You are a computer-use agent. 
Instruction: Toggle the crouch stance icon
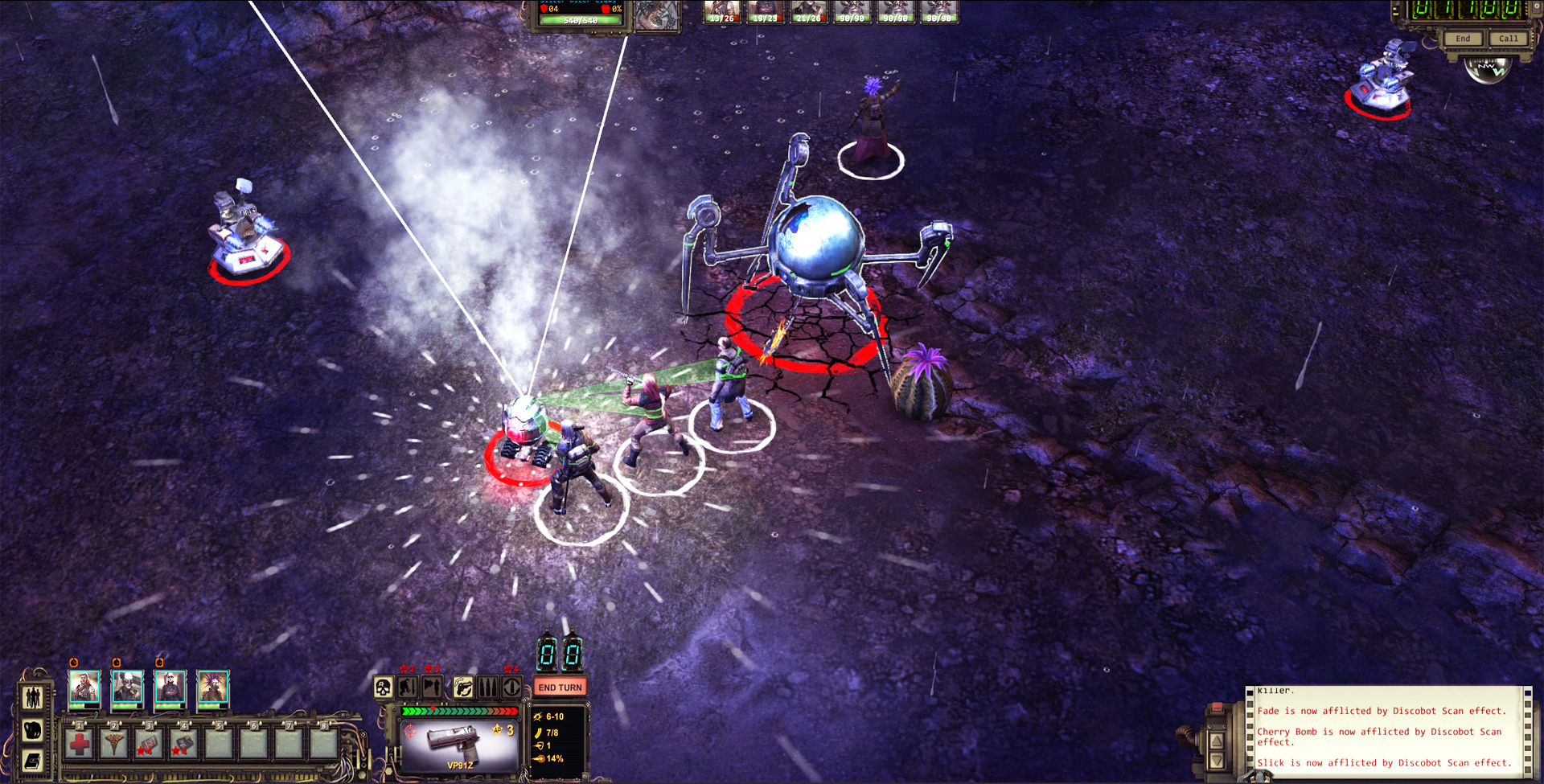[x=408, y=688]
